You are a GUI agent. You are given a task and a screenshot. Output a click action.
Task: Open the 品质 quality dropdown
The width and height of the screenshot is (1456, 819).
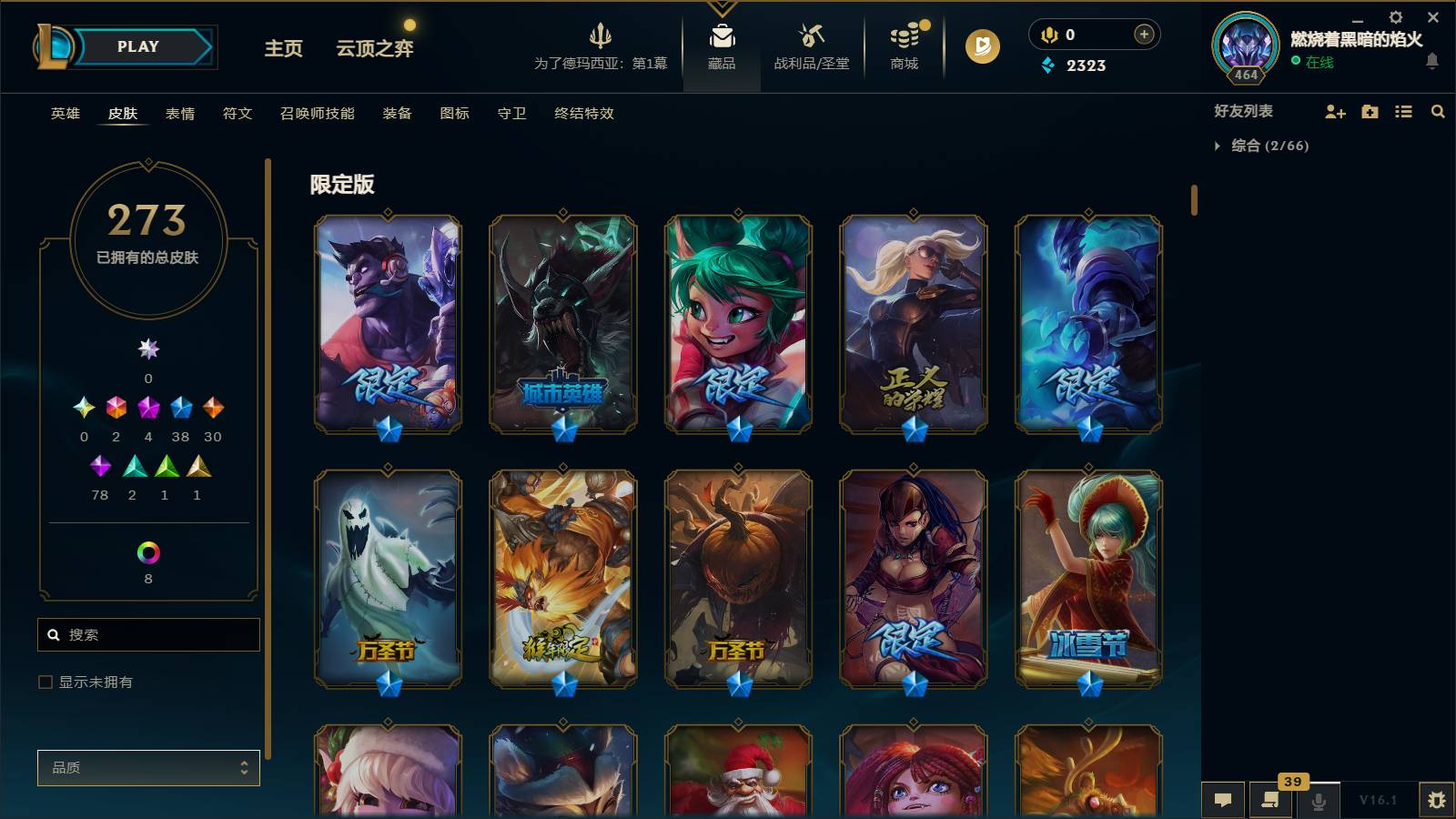tap(148, 768)
